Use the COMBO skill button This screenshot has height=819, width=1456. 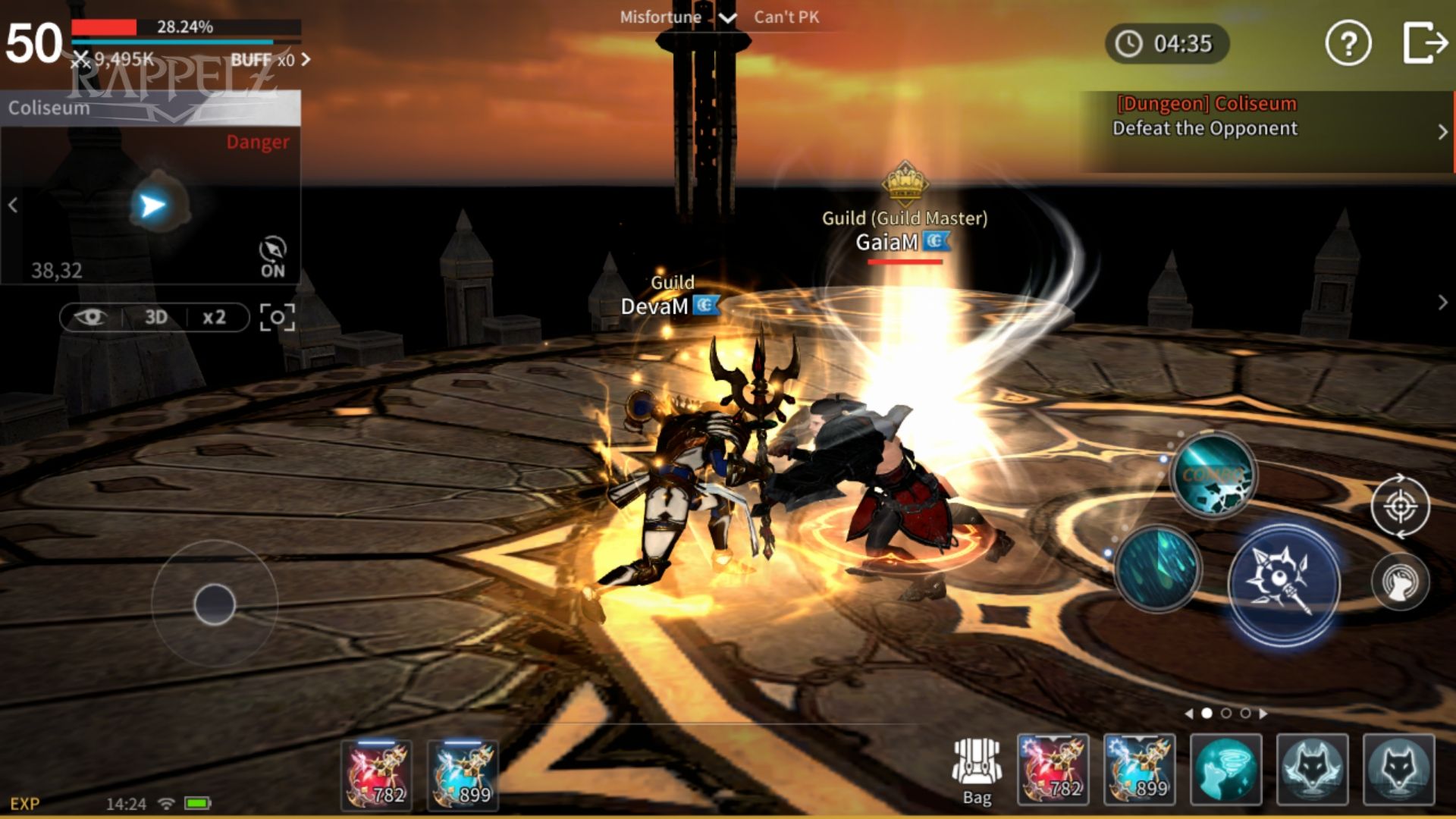coord(1213,475)
